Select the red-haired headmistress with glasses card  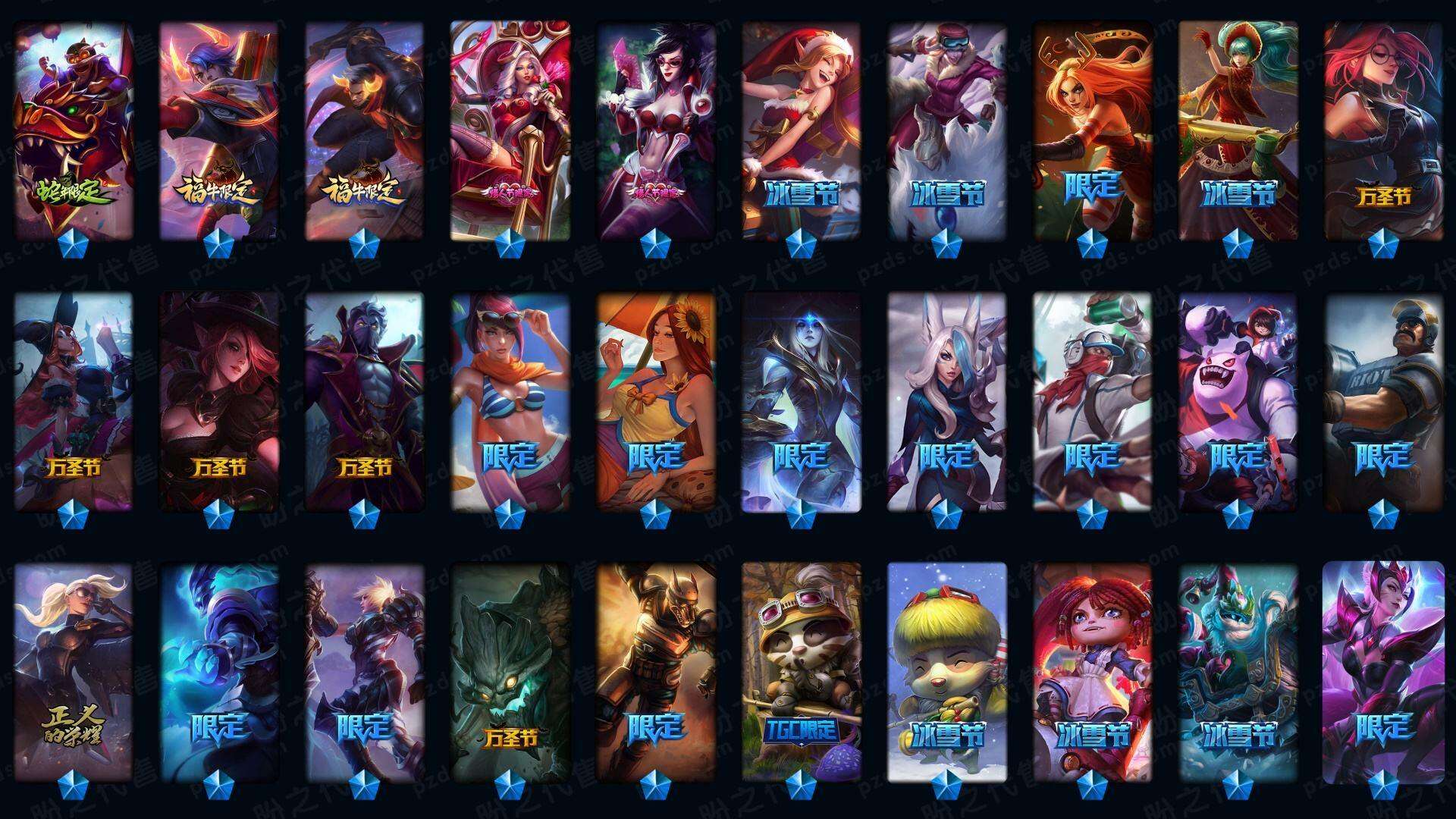1383,129
